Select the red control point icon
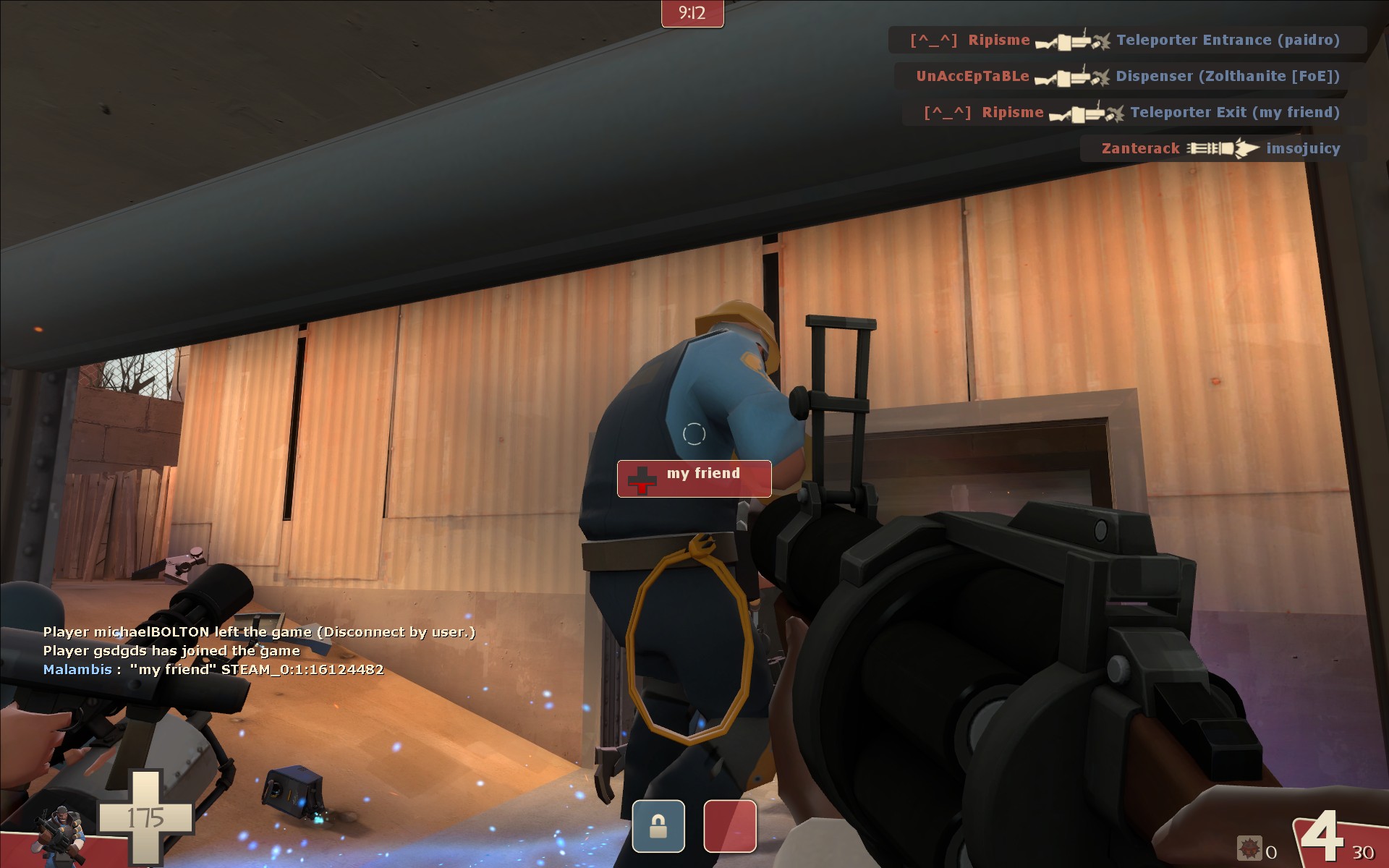 [730, 826]
